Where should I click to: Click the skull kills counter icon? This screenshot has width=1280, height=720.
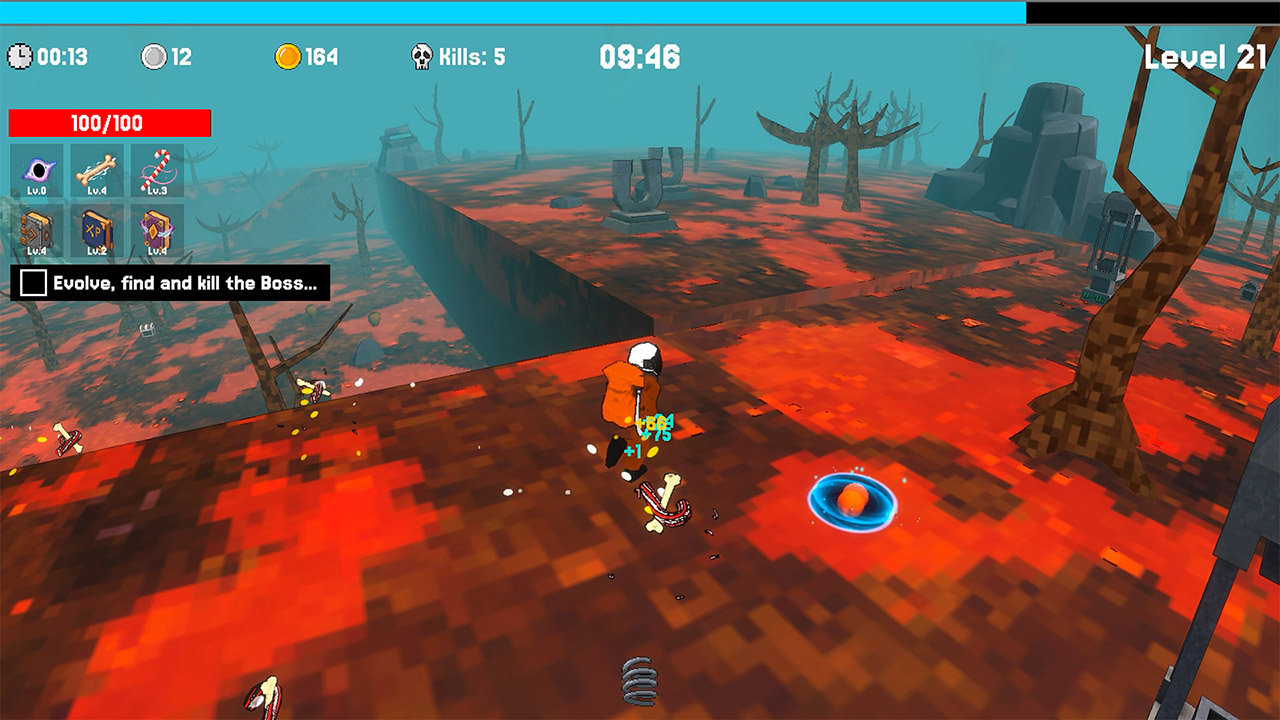pos(421,55)
